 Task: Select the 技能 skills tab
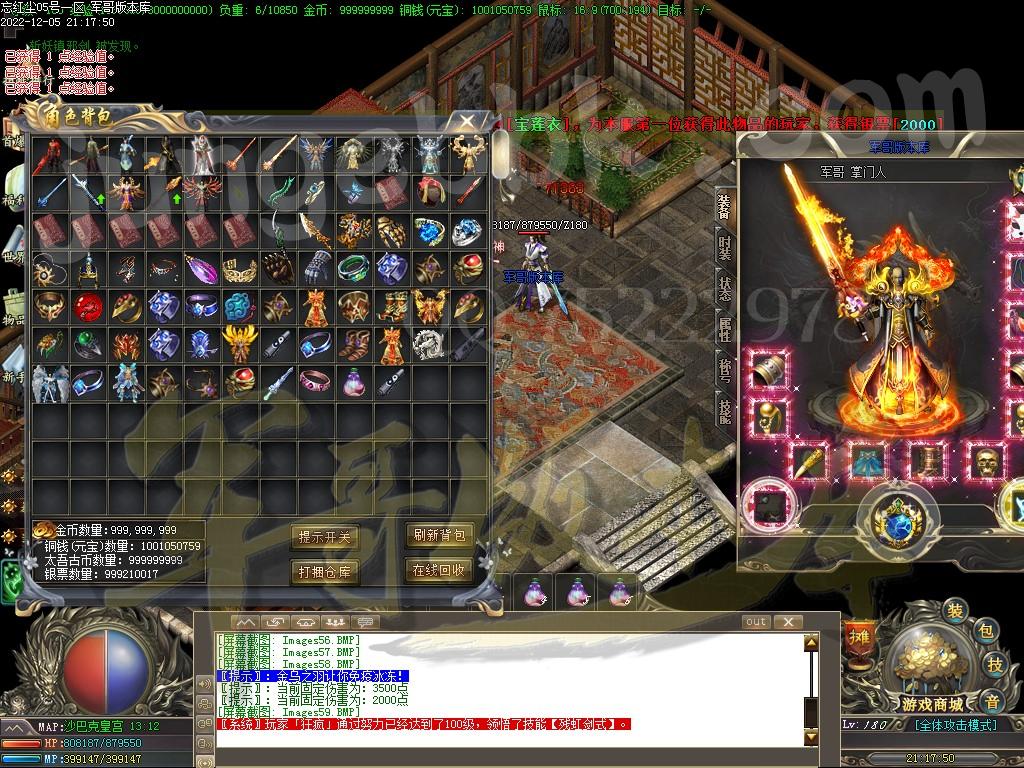pyautogui.click(x=725, y=408)
